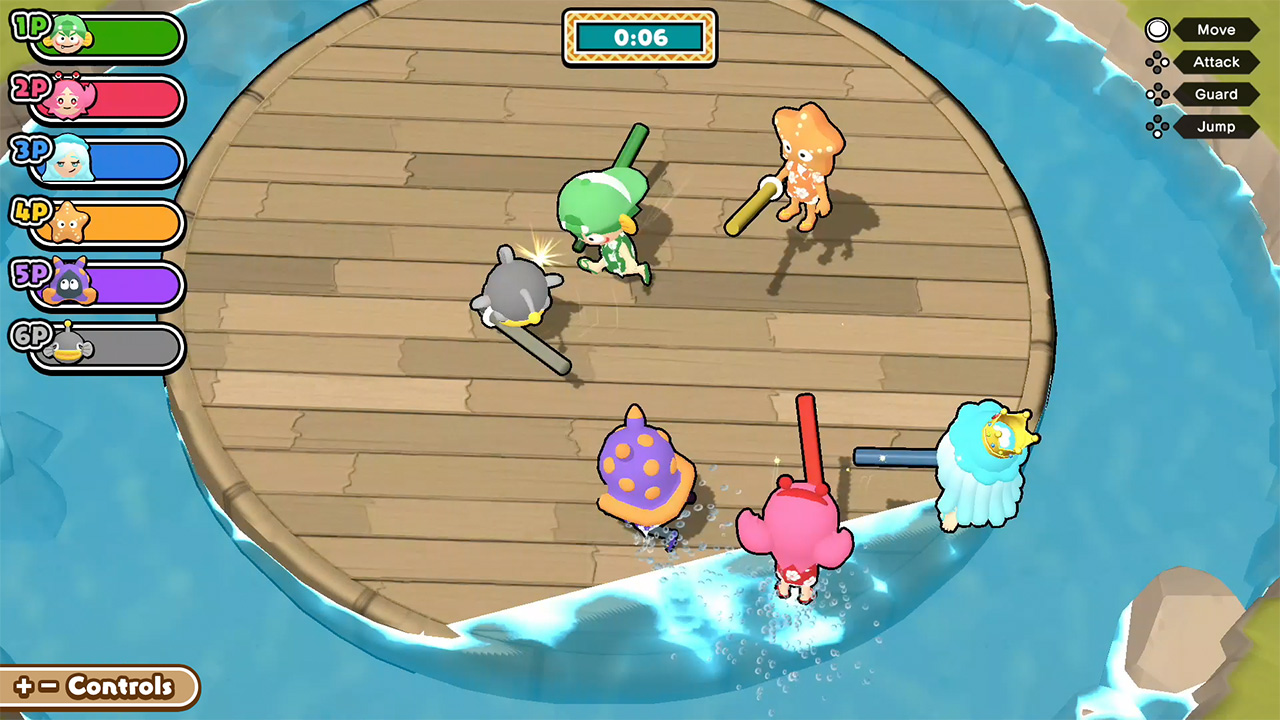Click the d-pad icon next to Jump

1158,126
